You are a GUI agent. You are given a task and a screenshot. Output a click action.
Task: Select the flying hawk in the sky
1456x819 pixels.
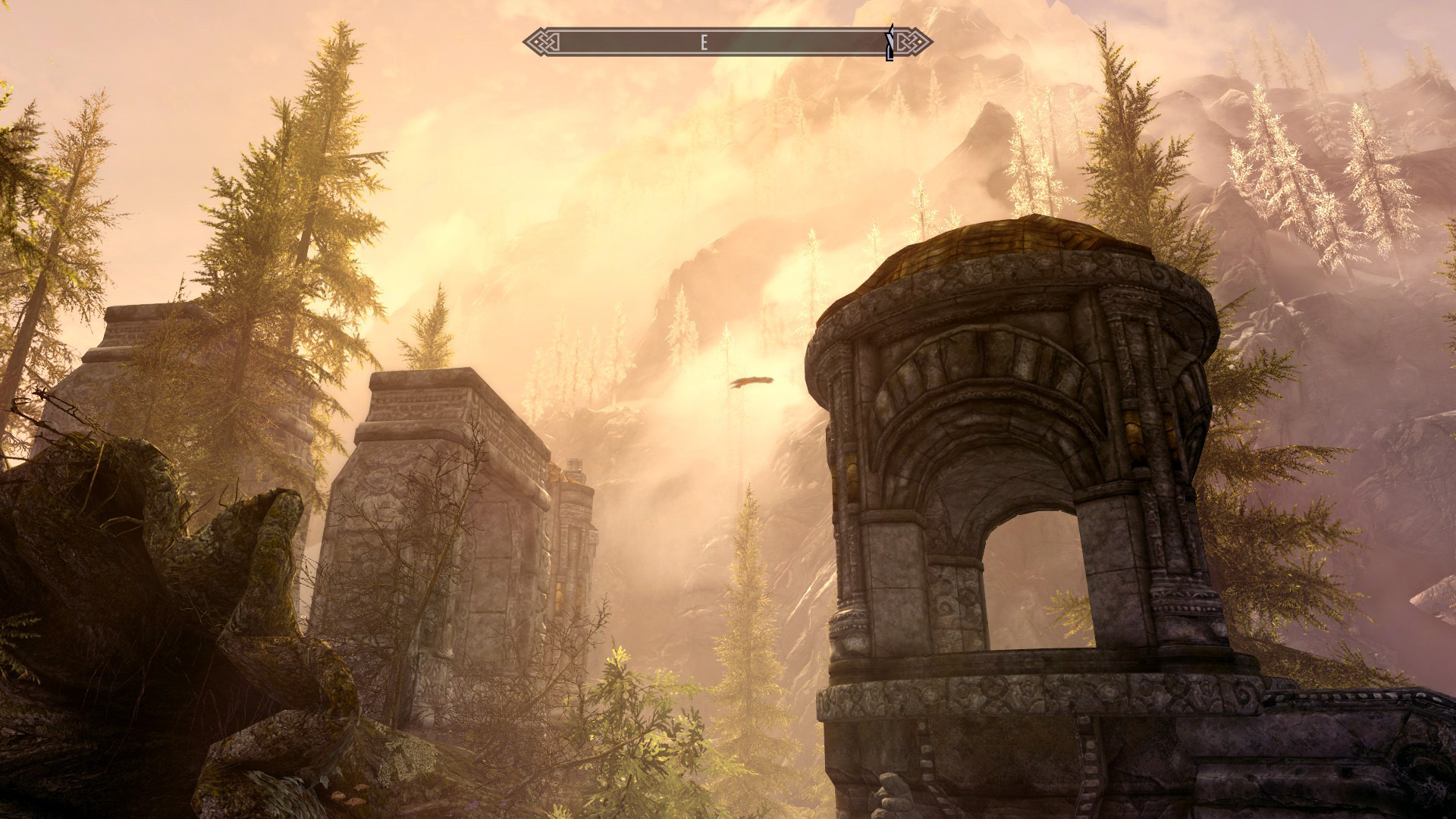coord(752,381)
